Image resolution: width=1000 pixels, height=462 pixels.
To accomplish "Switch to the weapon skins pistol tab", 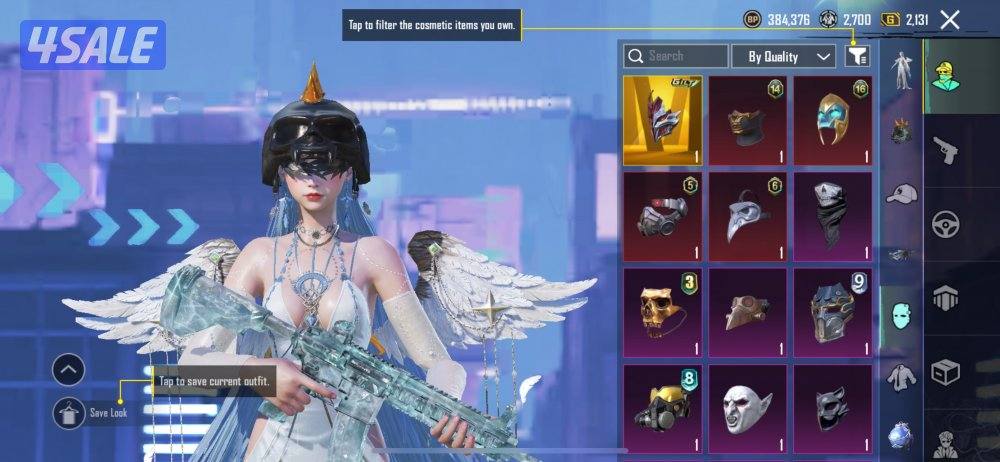I will click(x=945, y=150).
